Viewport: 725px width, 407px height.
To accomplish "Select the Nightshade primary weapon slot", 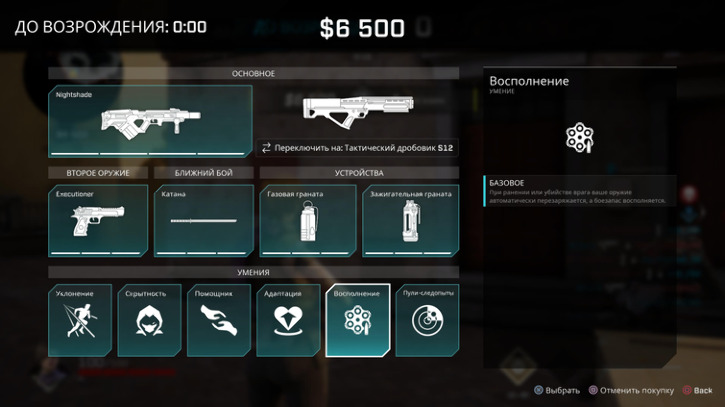I will tap(147, 121).
